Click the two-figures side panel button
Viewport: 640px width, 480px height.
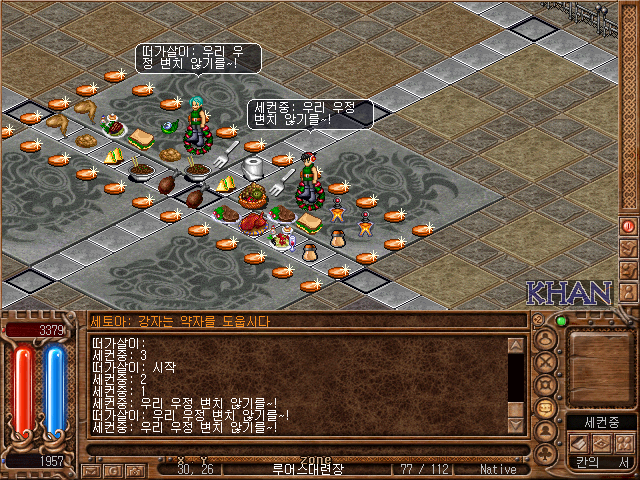(628, 270)
